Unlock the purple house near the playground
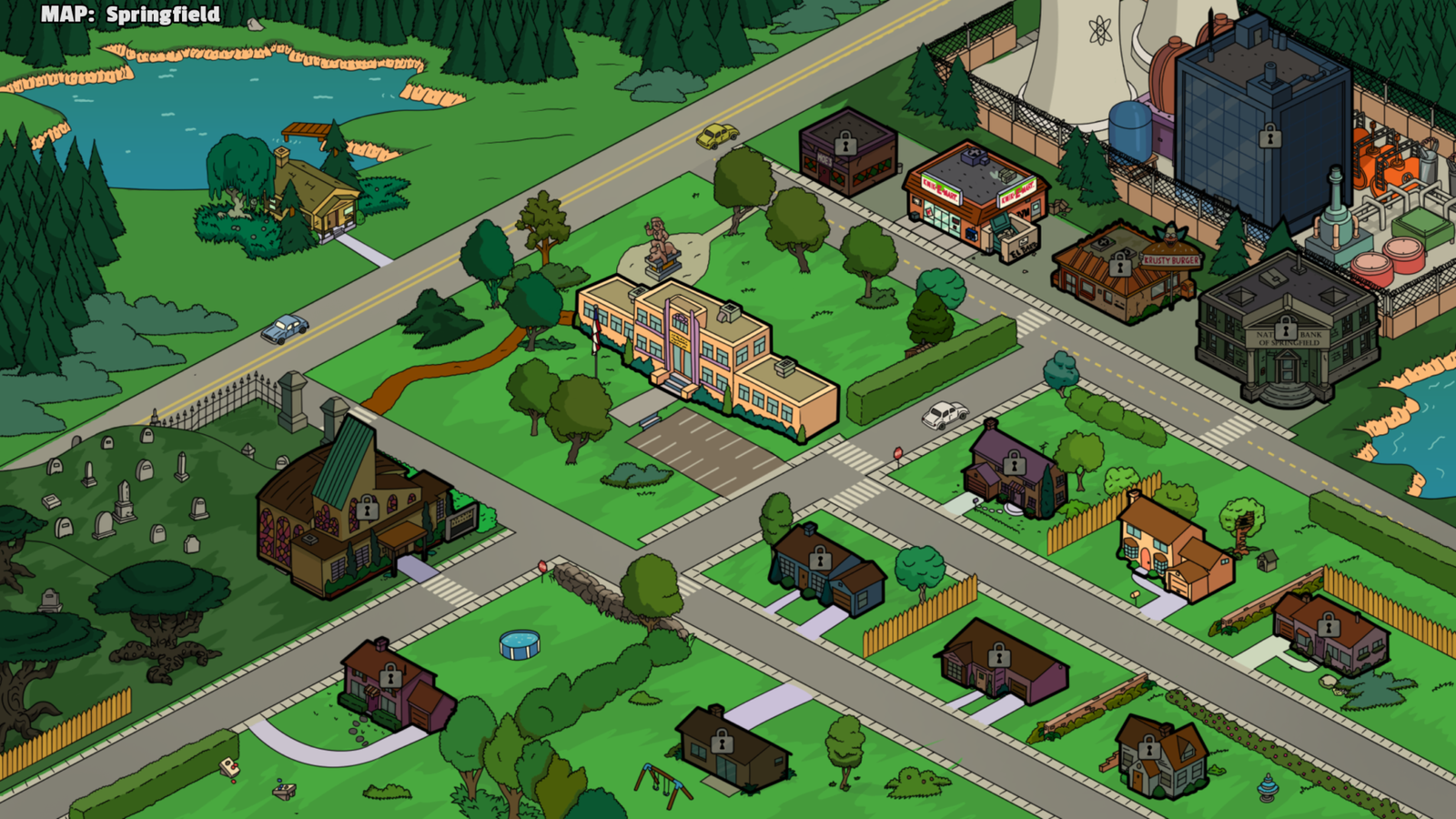 coord(392,678)
